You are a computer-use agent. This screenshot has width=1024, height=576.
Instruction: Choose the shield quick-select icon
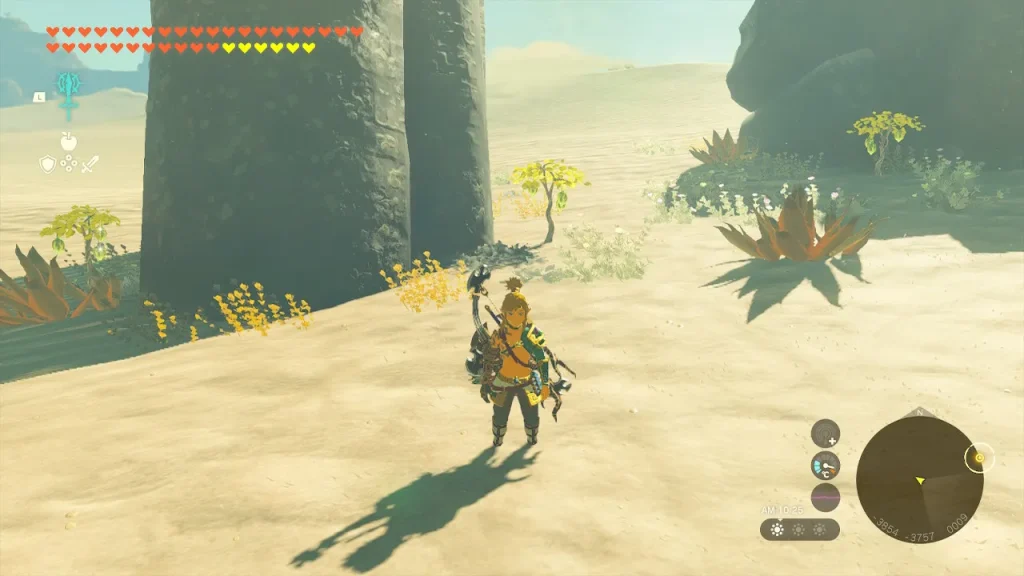pyautogui.click(x=47, y=164)
